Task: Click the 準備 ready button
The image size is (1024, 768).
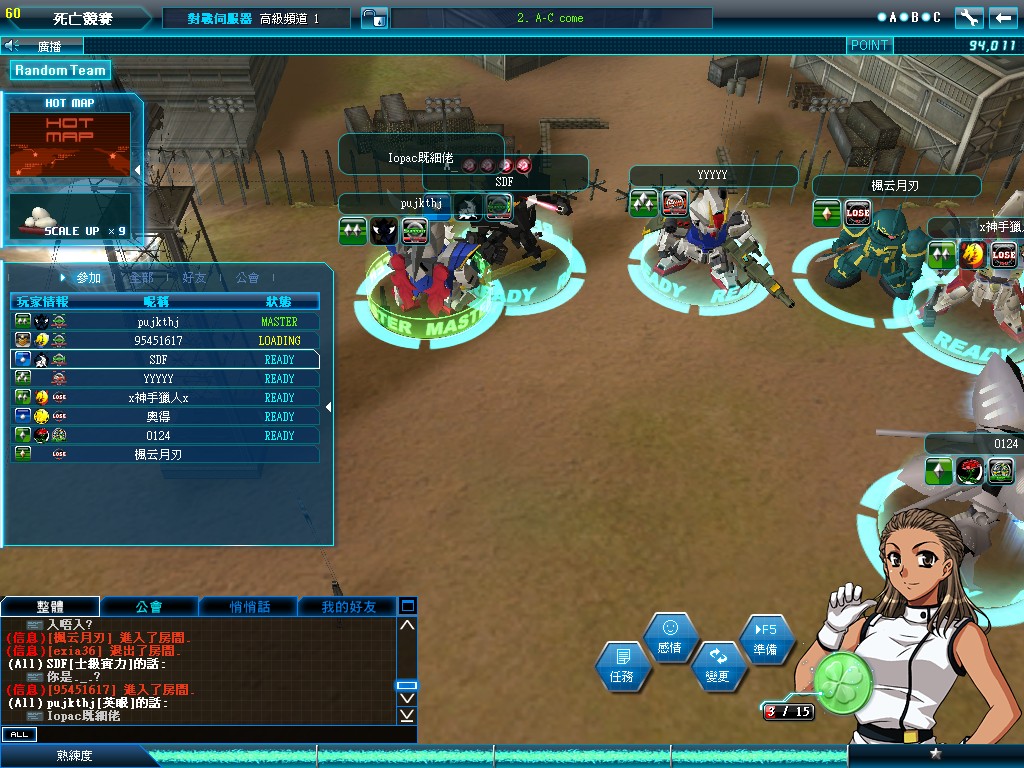Action: pyautogui.click(x=765, y=638)
